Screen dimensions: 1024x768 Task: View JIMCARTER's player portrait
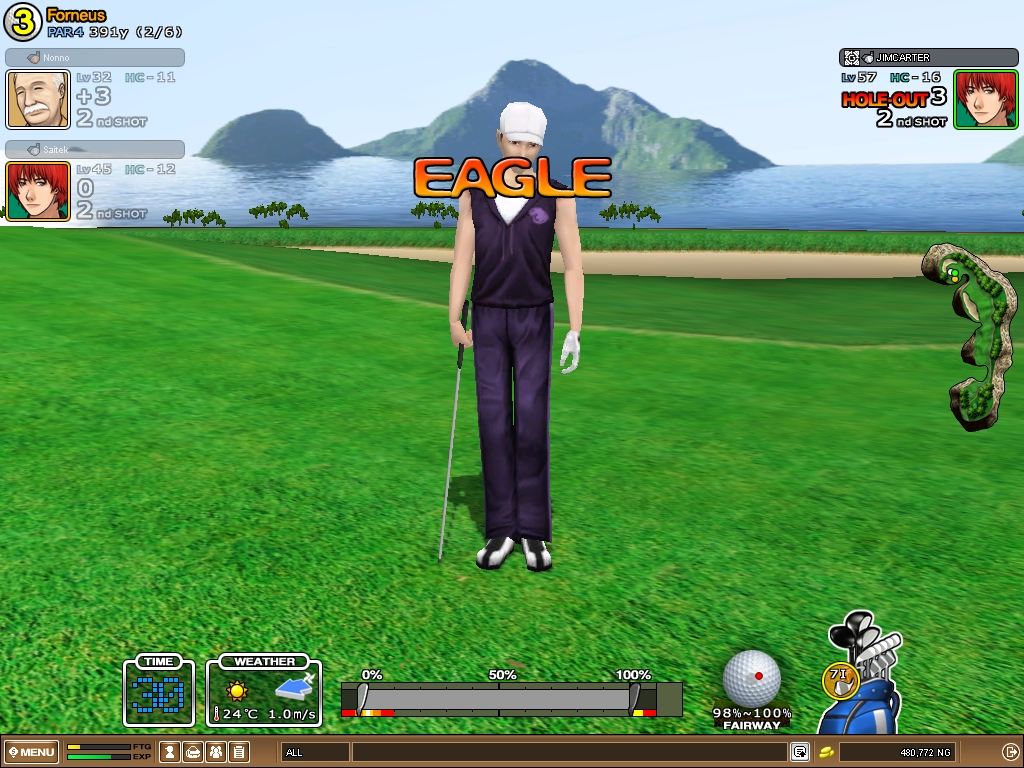click(x=985, y=100)
